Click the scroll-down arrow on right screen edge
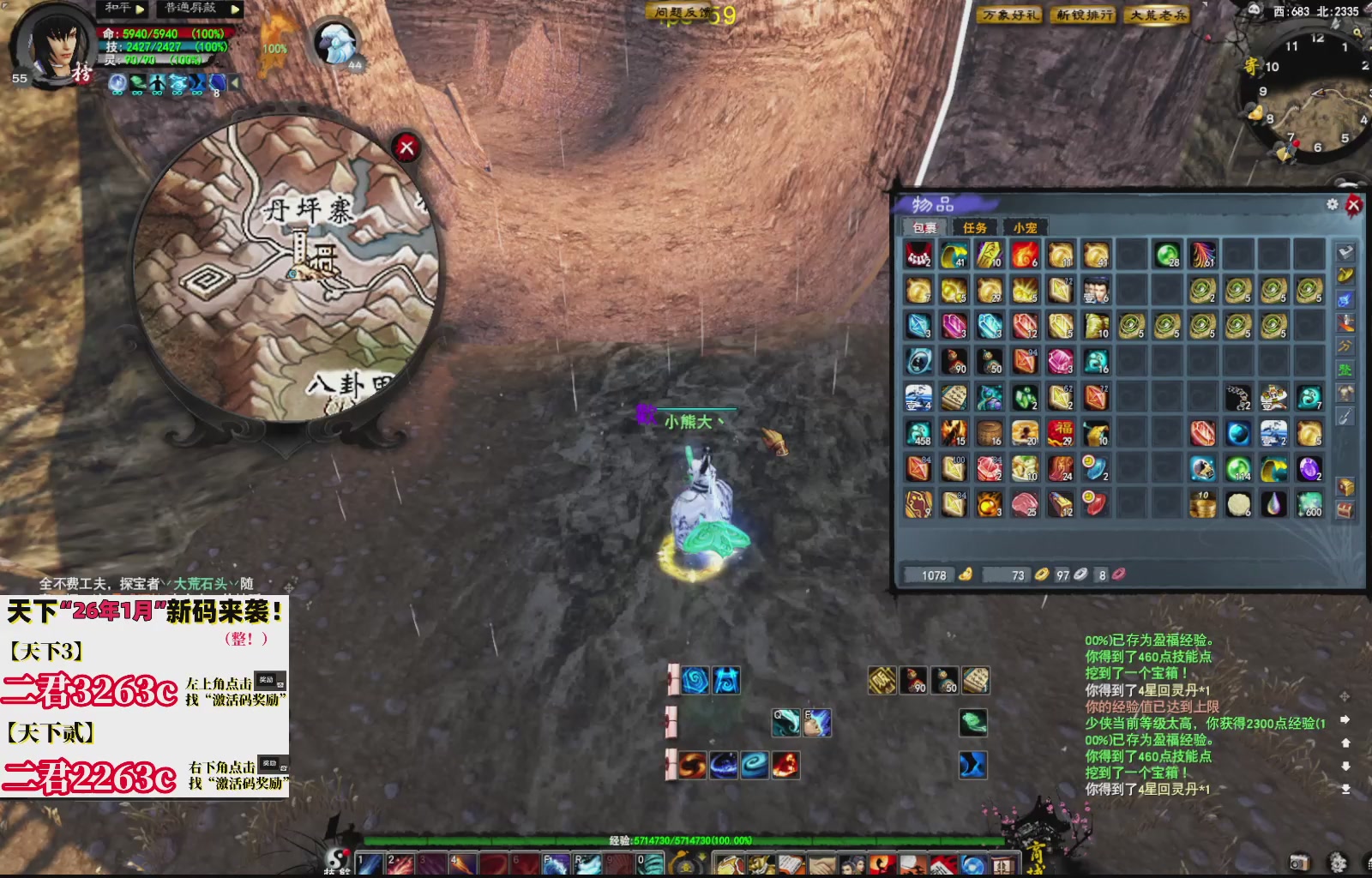1372x878 pixels. tap(1345, 766)
